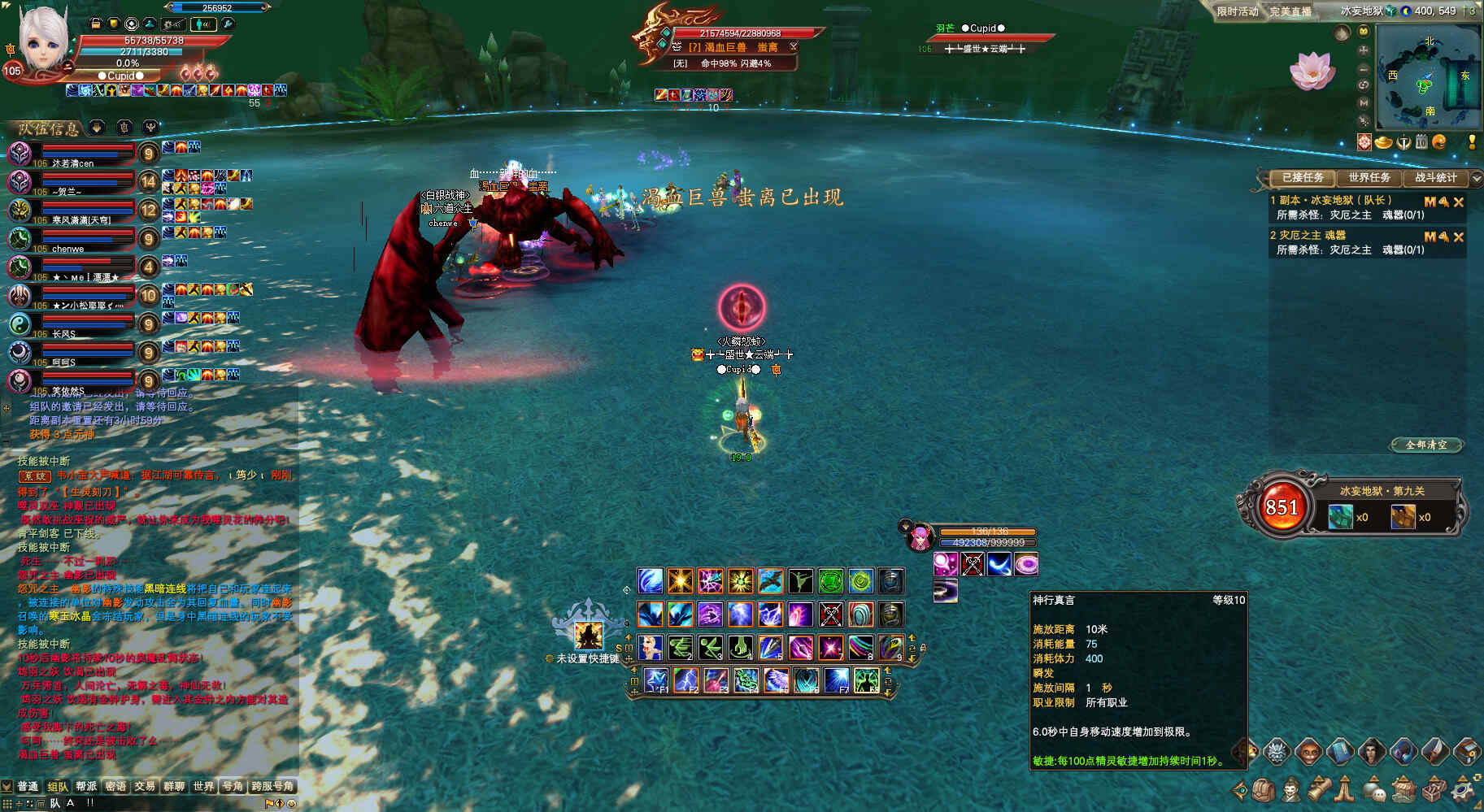The image size is (1484, 812).
Task: Open the 完美直播 live stream tab
Action: click(1290, 11)
